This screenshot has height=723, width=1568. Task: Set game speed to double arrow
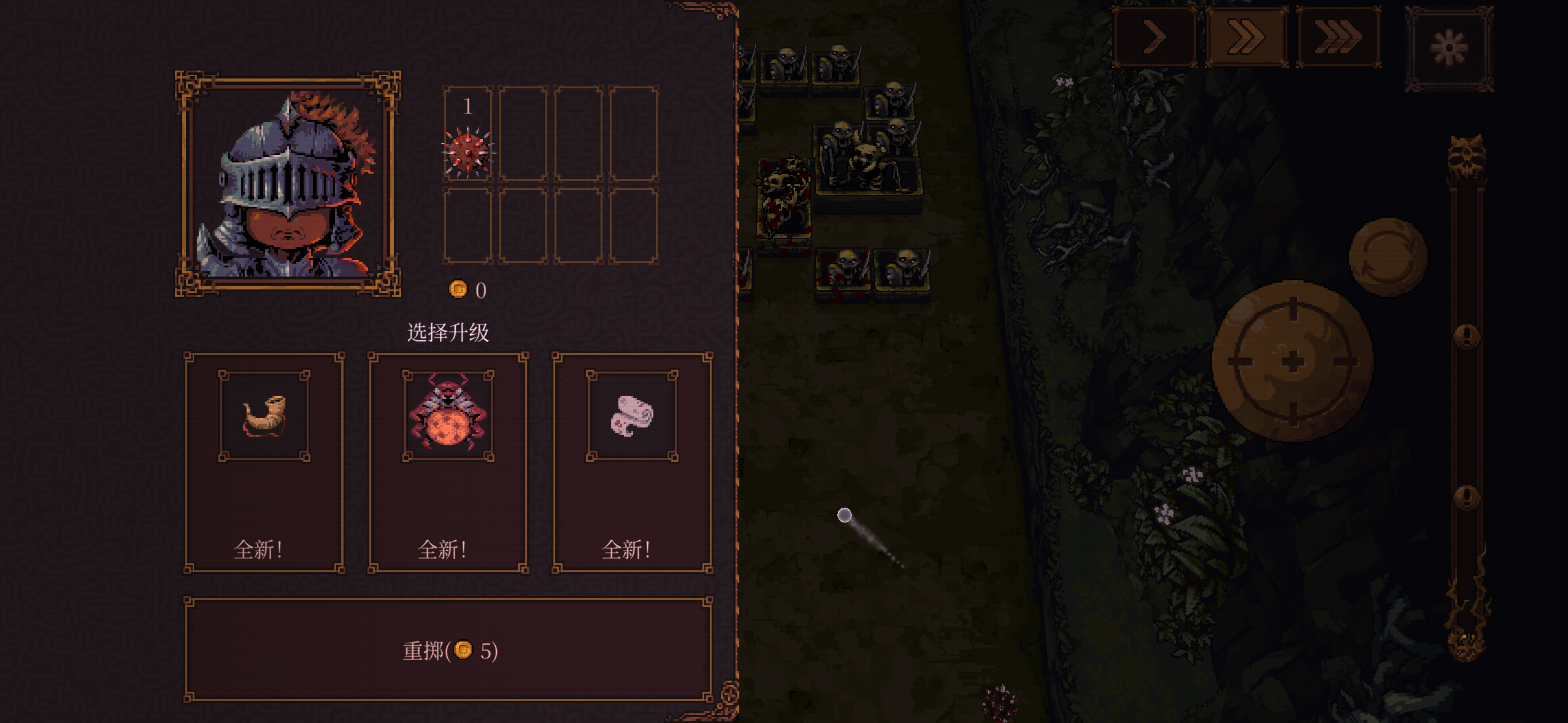coord(1246,37)
